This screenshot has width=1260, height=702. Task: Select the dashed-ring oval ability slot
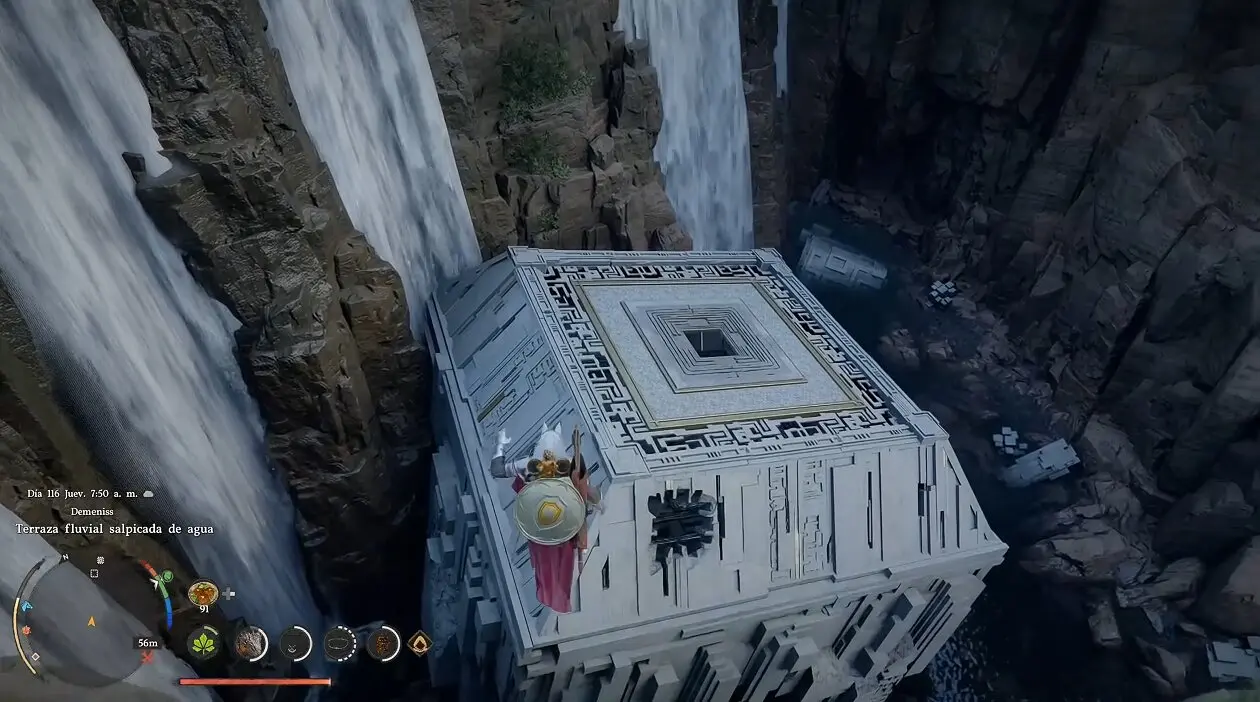(x=340, y=643)
